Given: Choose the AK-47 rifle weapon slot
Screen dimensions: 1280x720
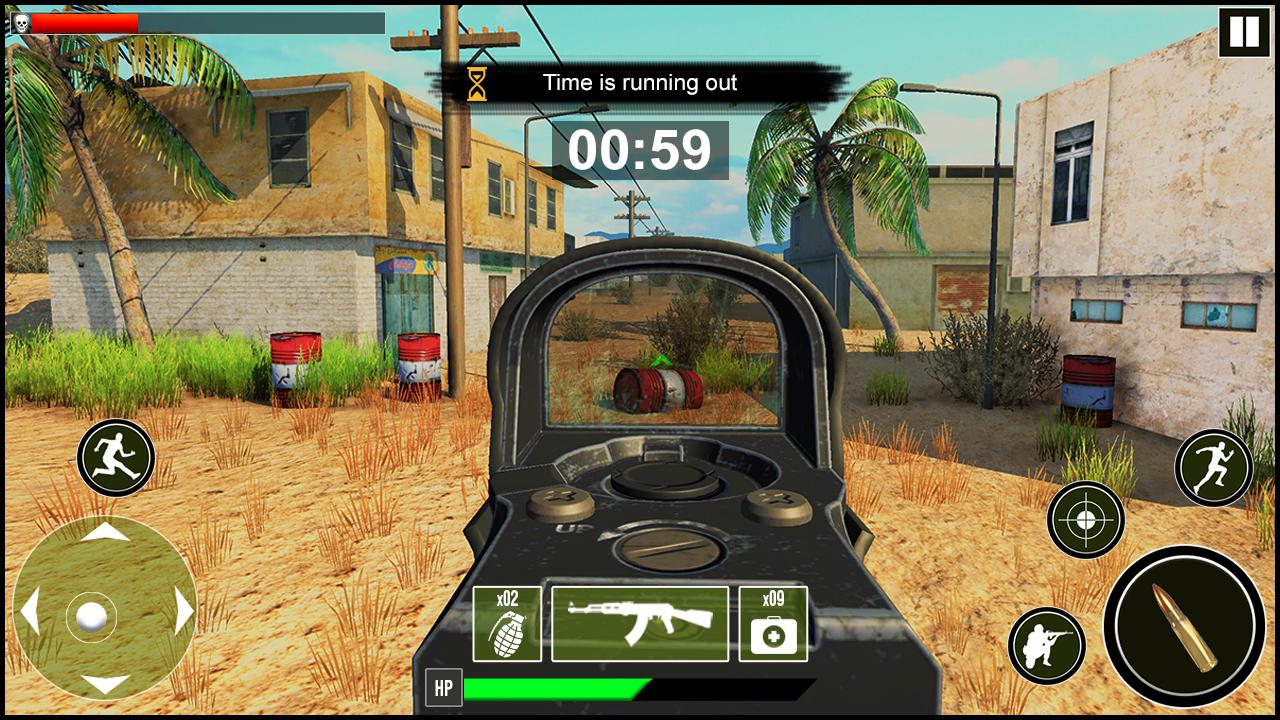Looking at the screenshot, I should pyautogui.click(x=640, y=624).
